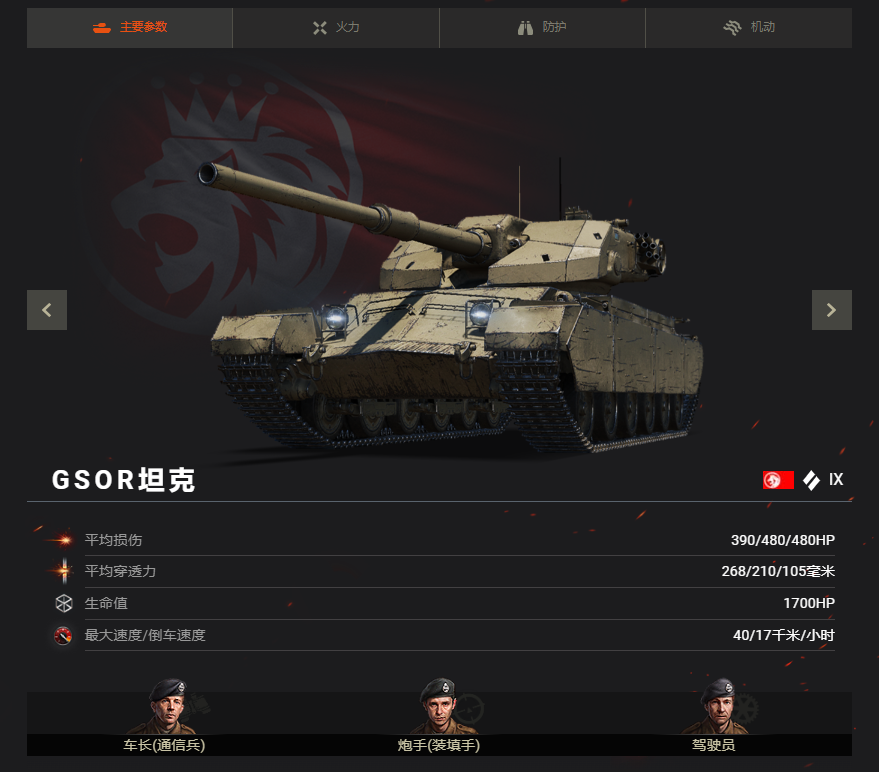Select the 最大速度/倒车速度 stat row
This screenshot has width=879, height=772.
click(440, 636)
